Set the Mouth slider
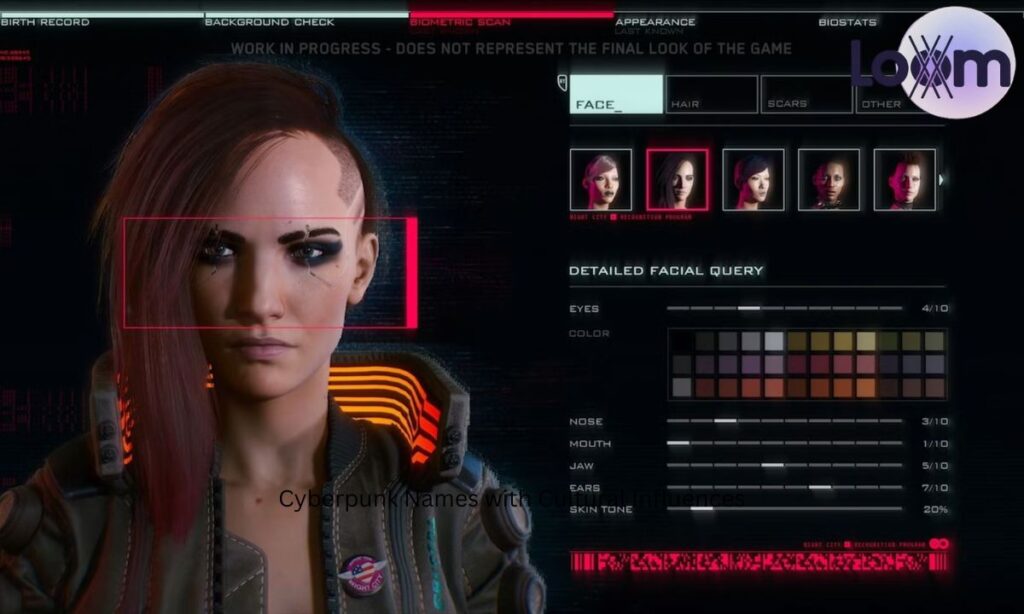 [x=678, y=443]
